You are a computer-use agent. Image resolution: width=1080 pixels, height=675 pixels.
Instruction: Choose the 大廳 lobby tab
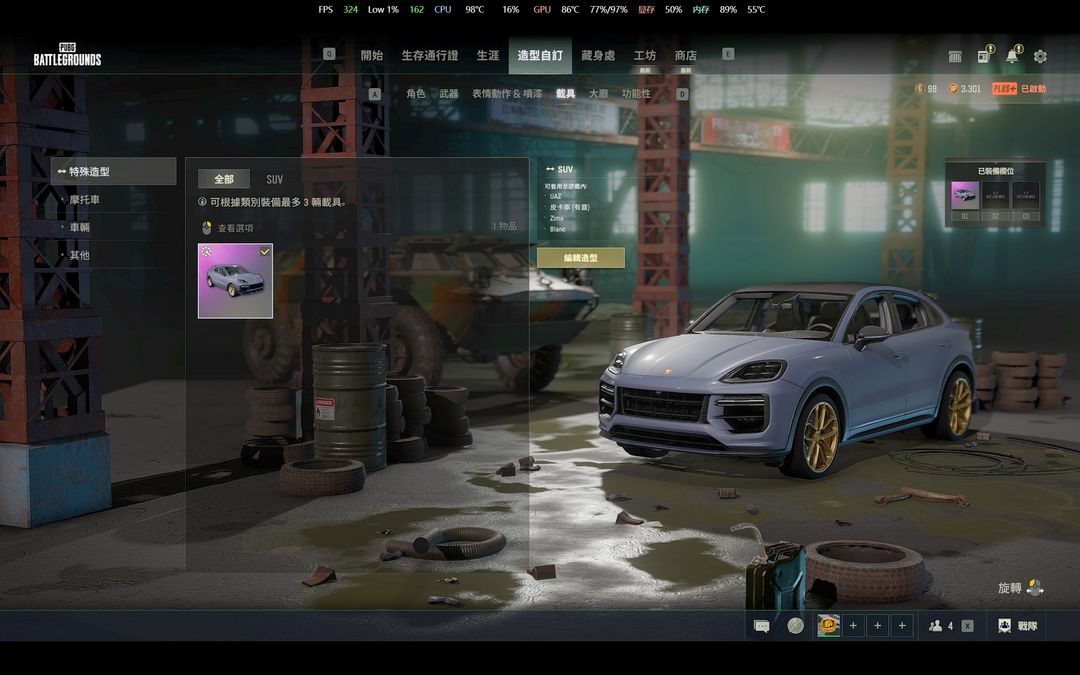point(598,94)
